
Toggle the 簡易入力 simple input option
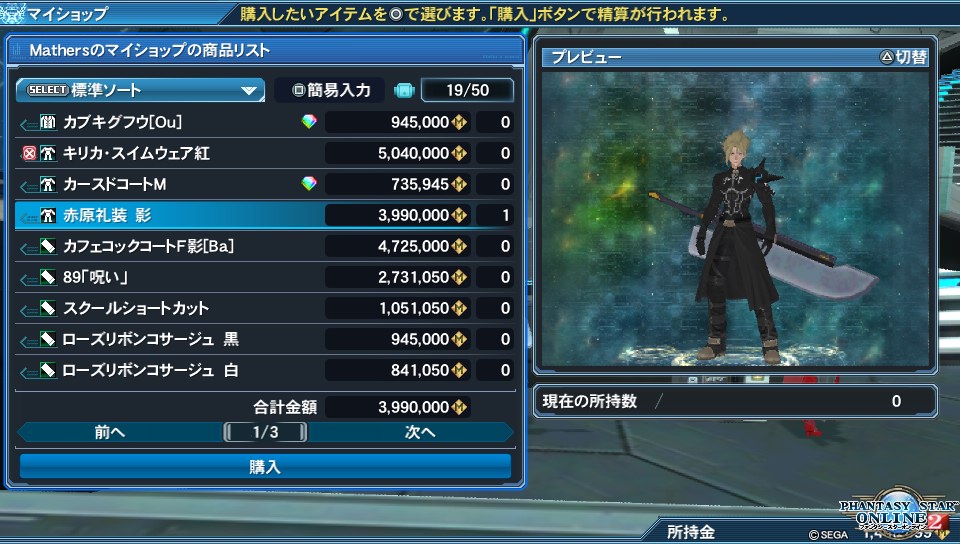tap(331, 90)
